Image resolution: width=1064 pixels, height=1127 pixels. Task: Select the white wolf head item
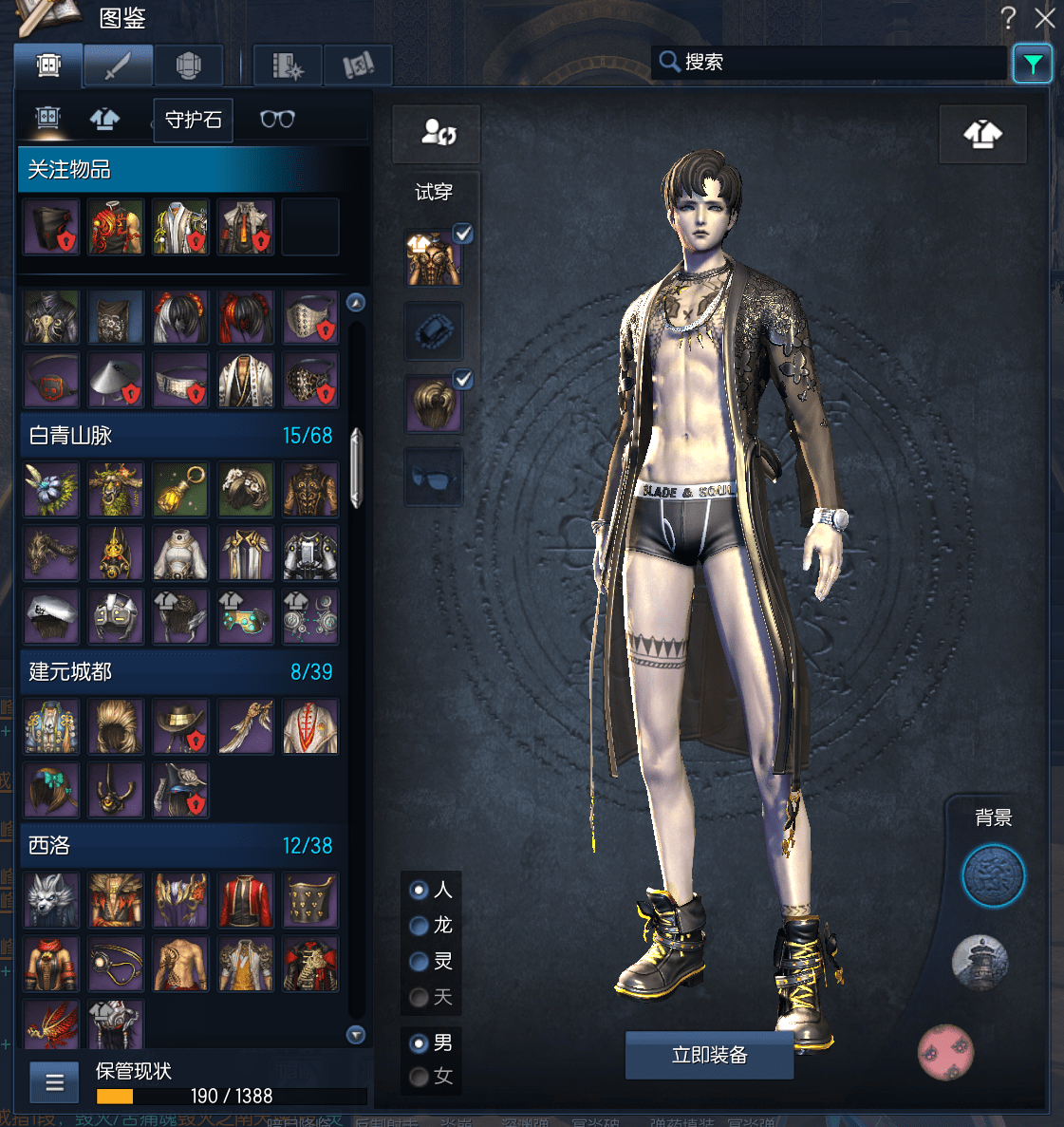click(51, 899)
